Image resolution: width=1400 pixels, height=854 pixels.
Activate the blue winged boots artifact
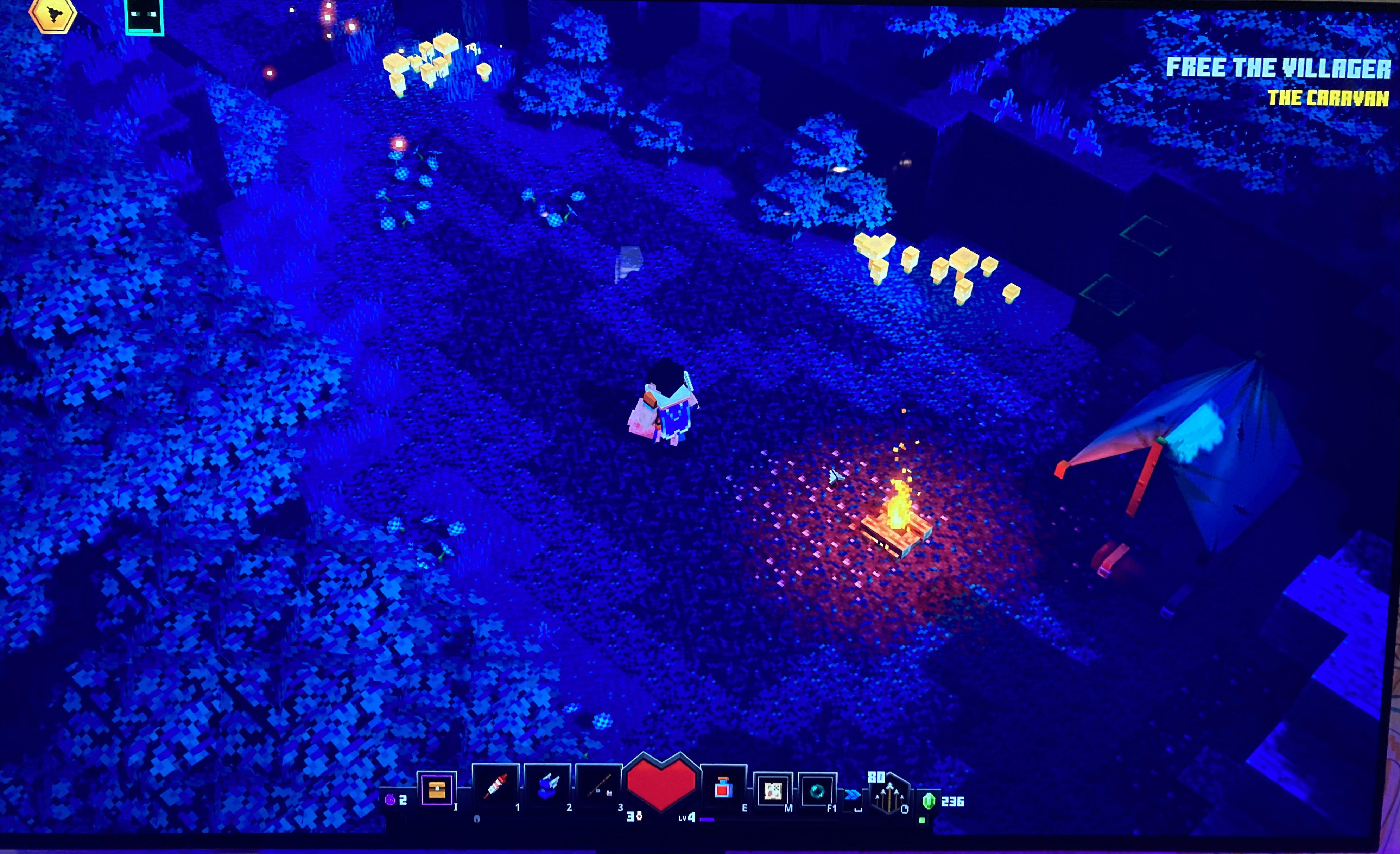[x=546, y=787]
